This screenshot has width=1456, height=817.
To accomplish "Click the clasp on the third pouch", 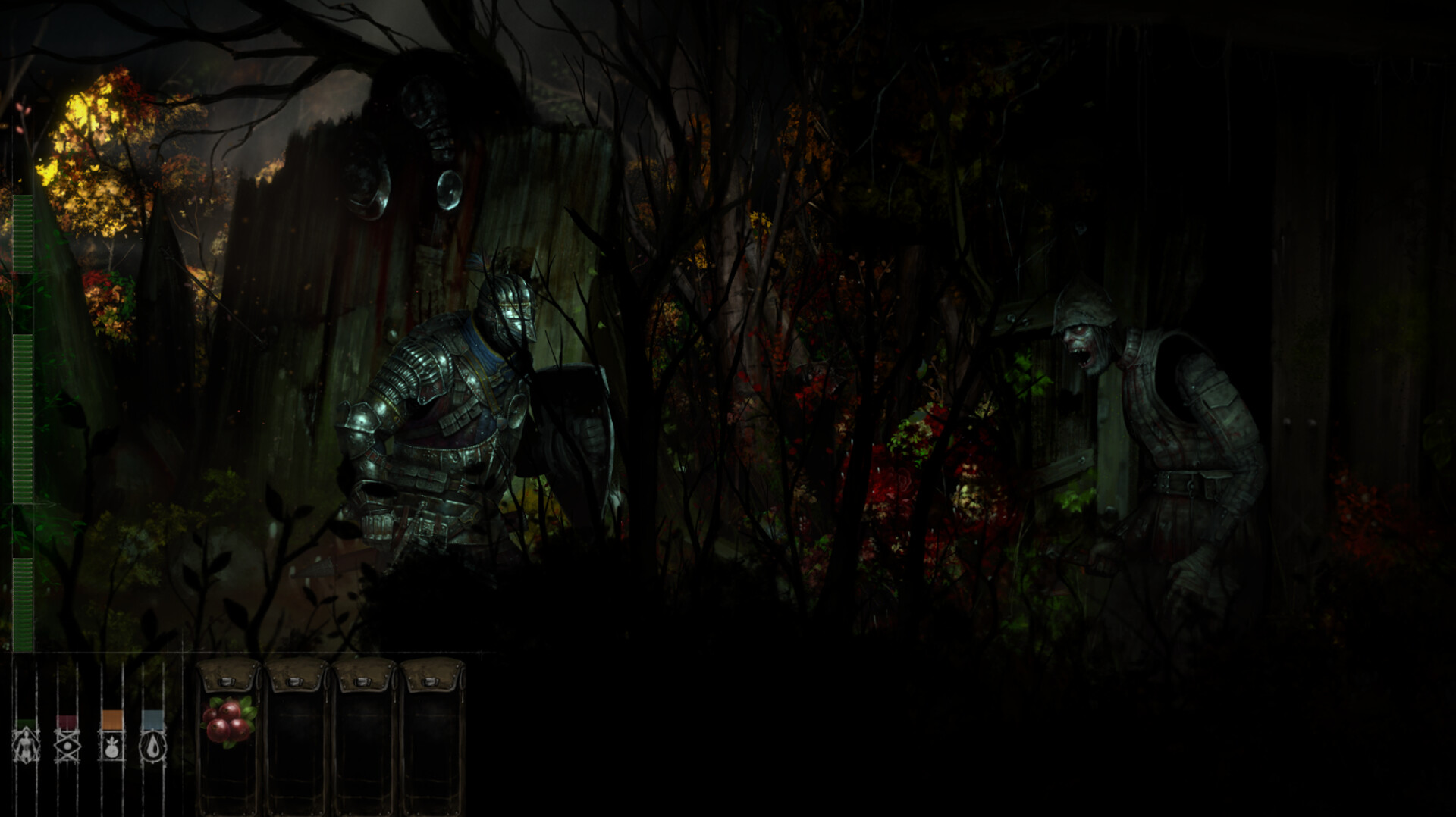I will [x=362, y=681].
